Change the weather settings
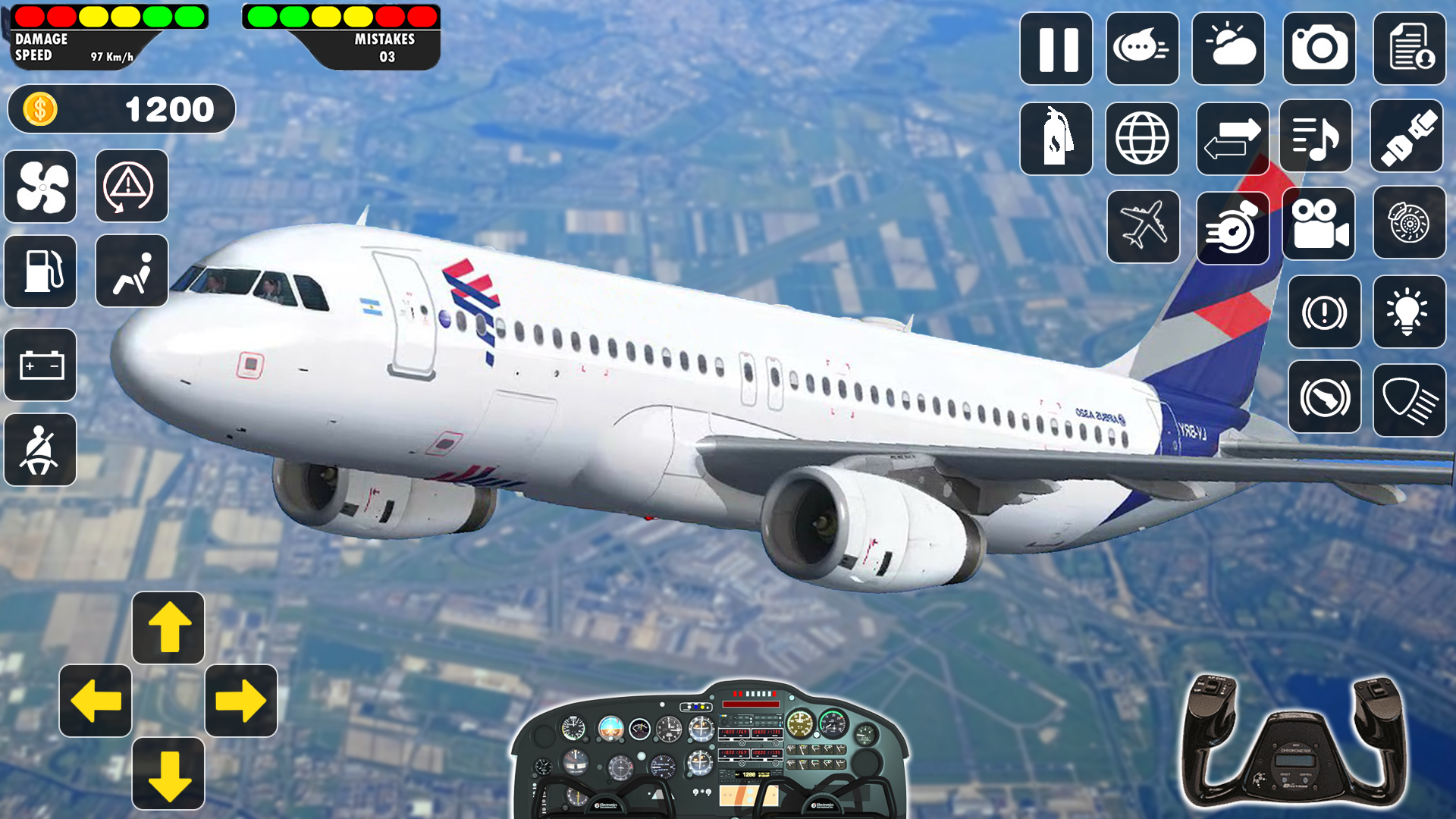The width and height of the screenshot is (1456, 819). coord(1229,49)
